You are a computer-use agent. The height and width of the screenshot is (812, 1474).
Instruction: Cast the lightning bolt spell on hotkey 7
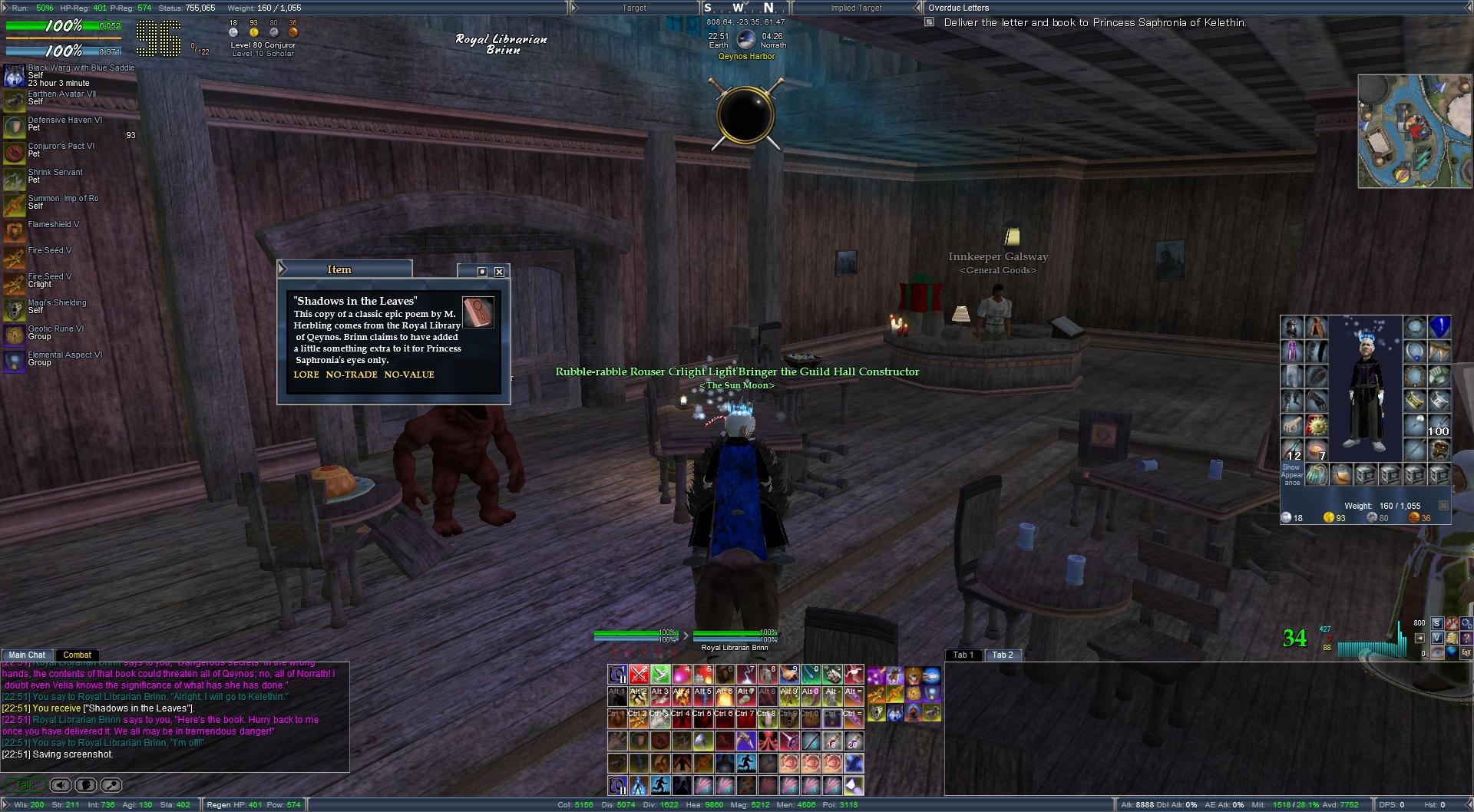coord(746,675)
